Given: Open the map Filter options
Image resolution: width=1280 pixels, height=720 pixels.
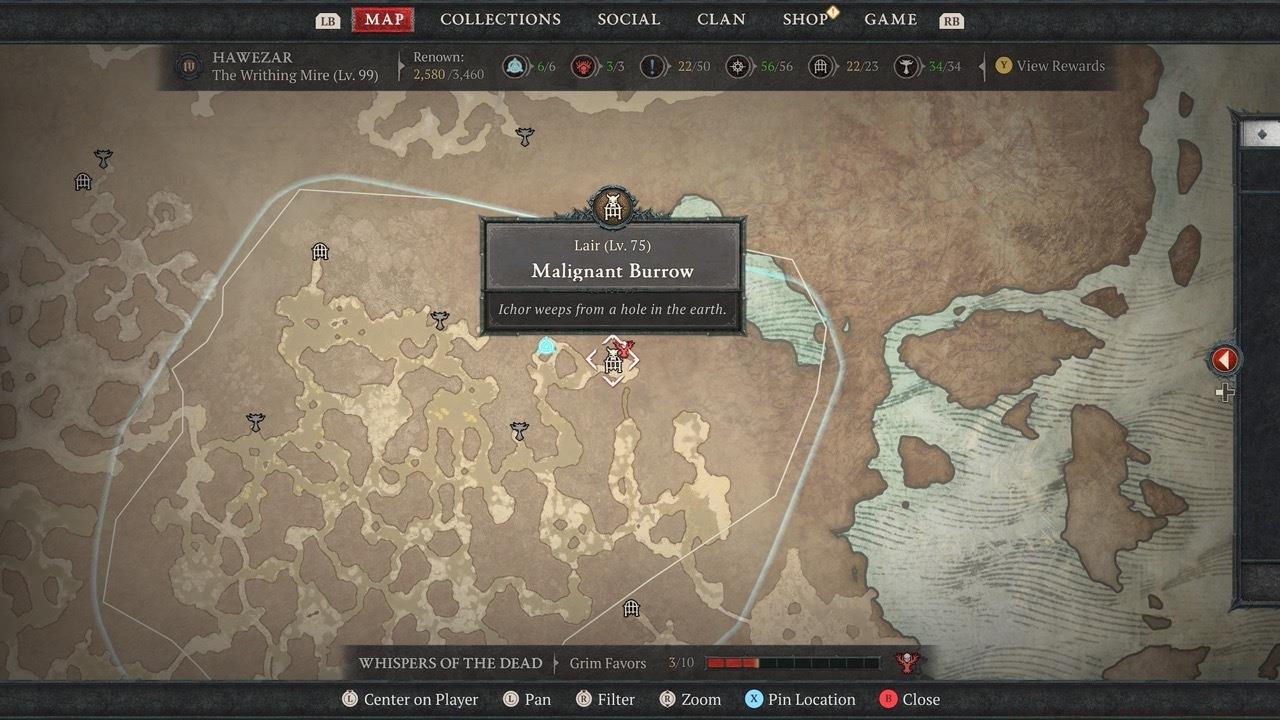Looking at the screenshot, I should coord(605,699).
